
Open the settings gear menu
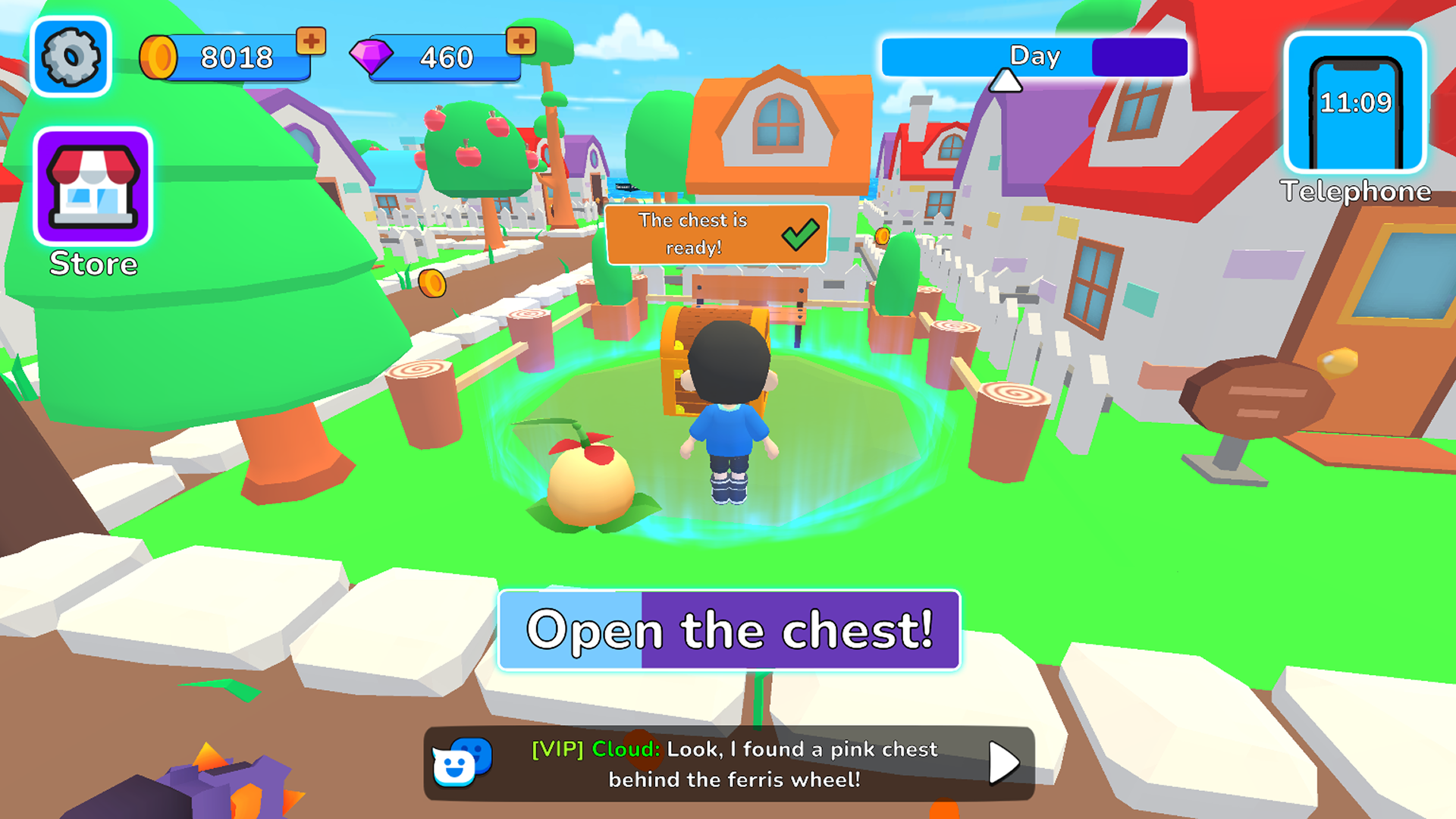(x=70, y=55)
